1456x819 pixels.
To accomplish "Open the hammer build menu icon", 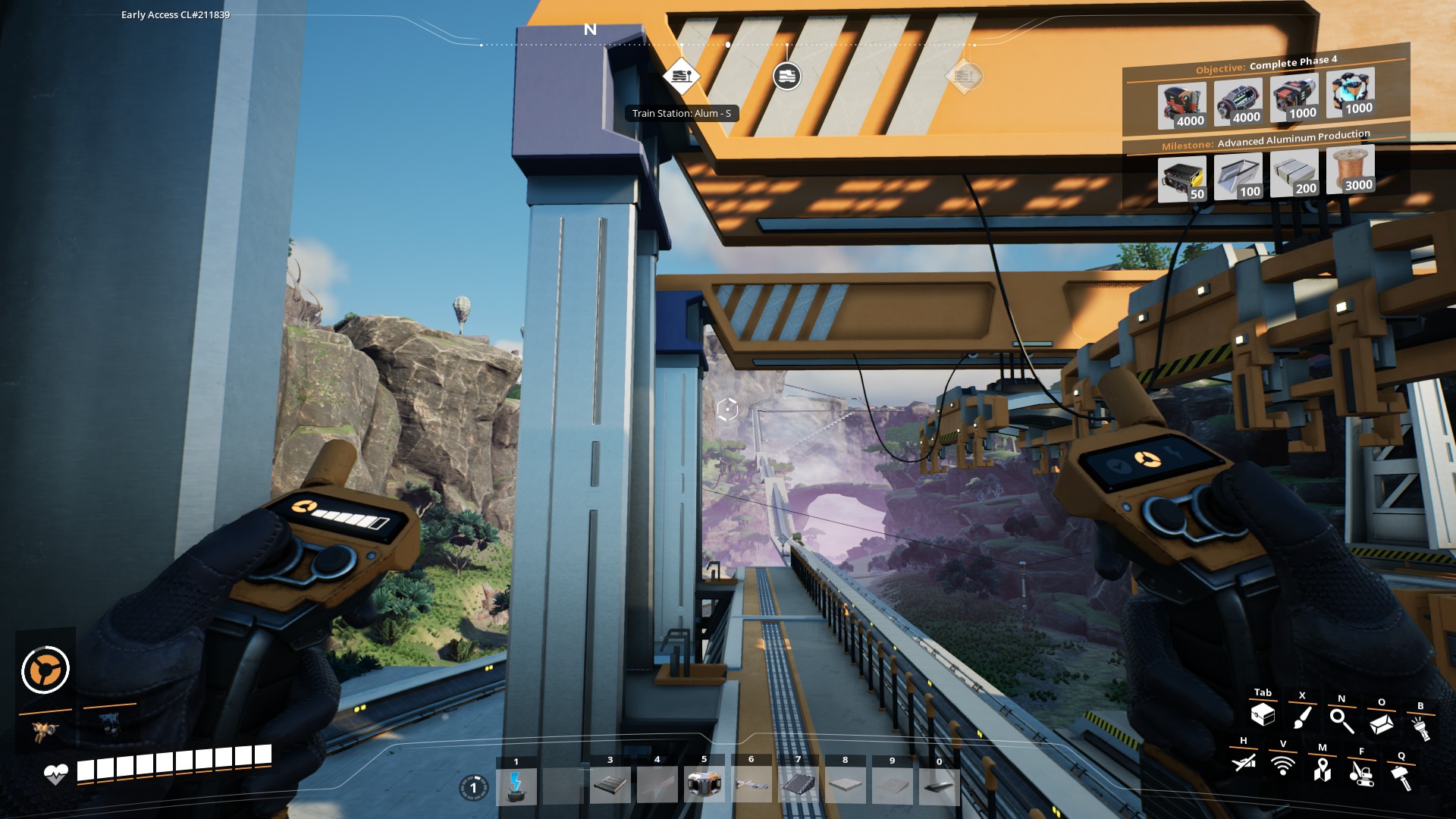I will click(1401, 777).
